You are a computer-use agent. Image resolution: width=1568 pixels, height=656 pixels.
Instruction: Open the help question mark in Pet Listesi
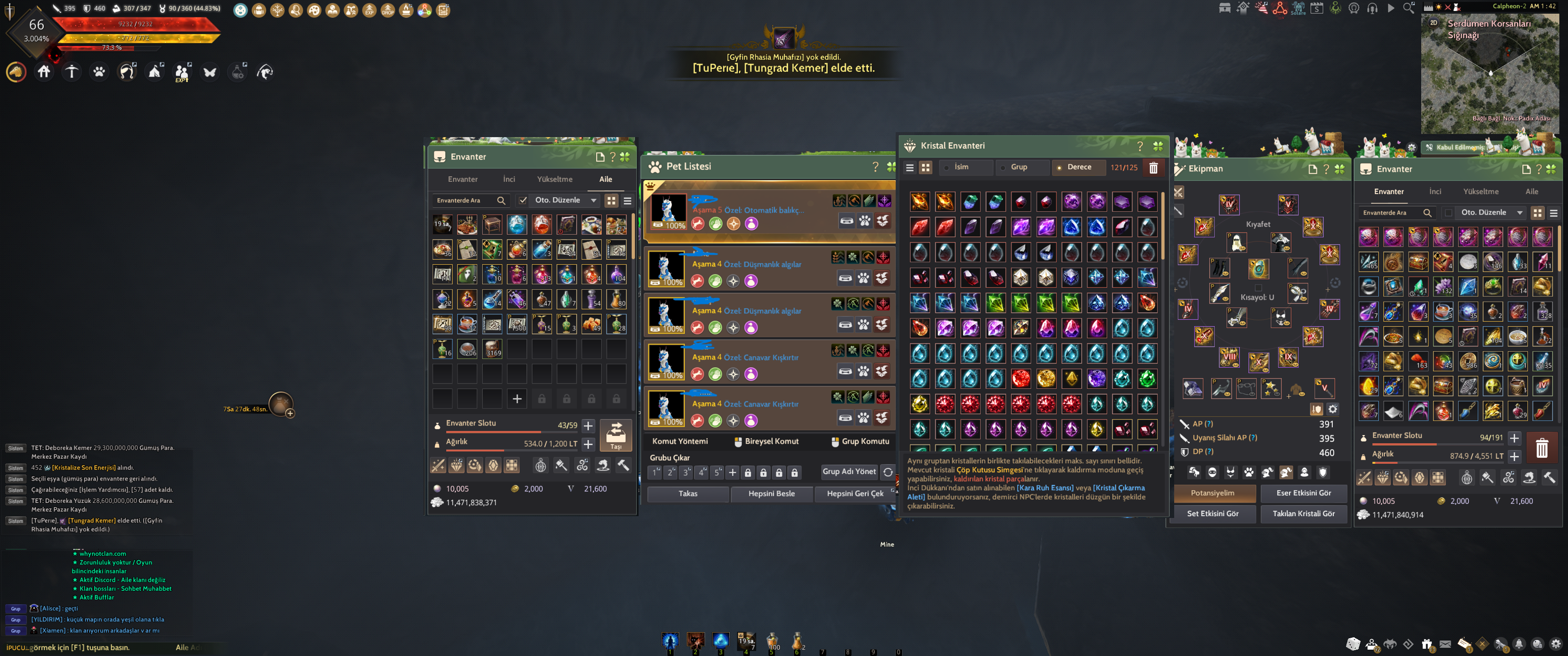click(x=875, y=166)
